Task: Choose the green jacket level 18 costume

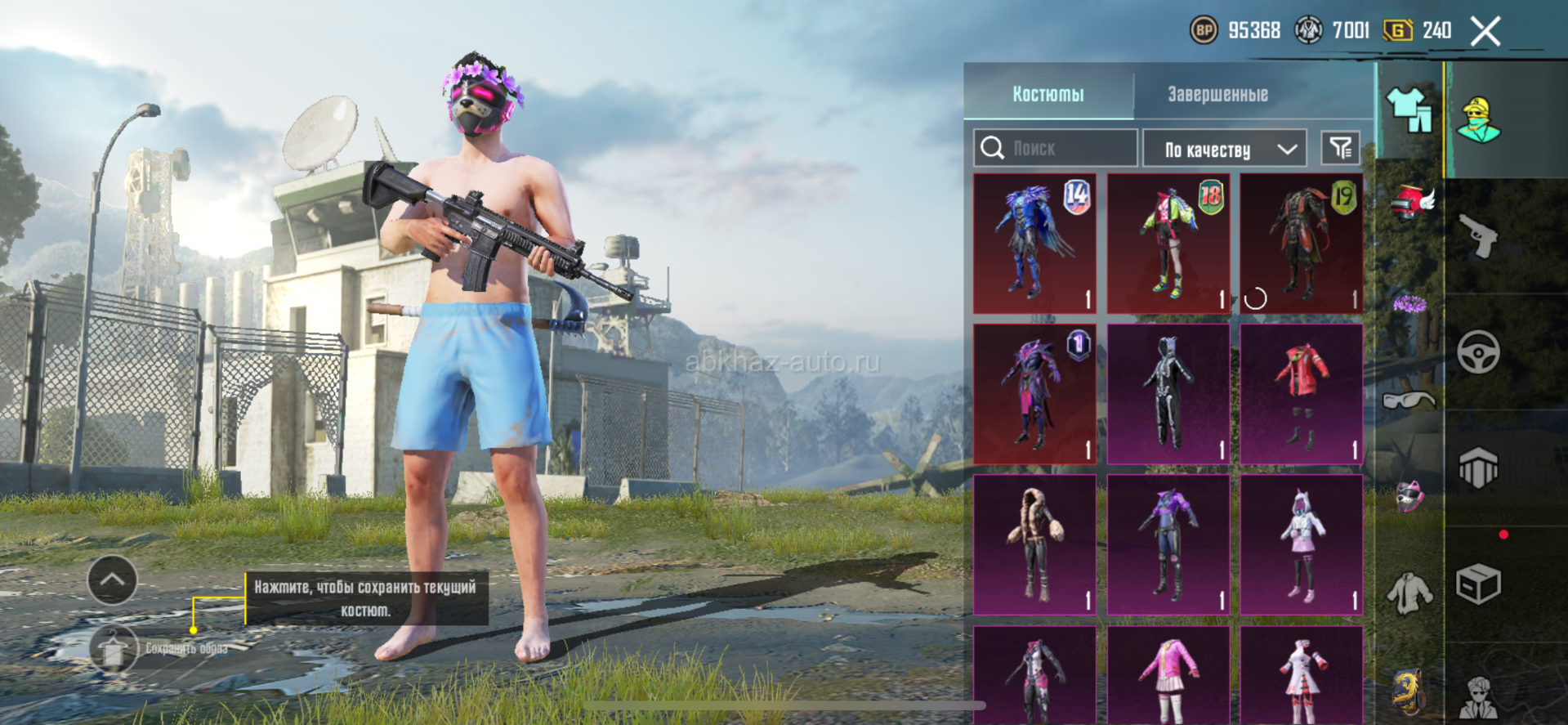Action: (x=1168, y=243)
